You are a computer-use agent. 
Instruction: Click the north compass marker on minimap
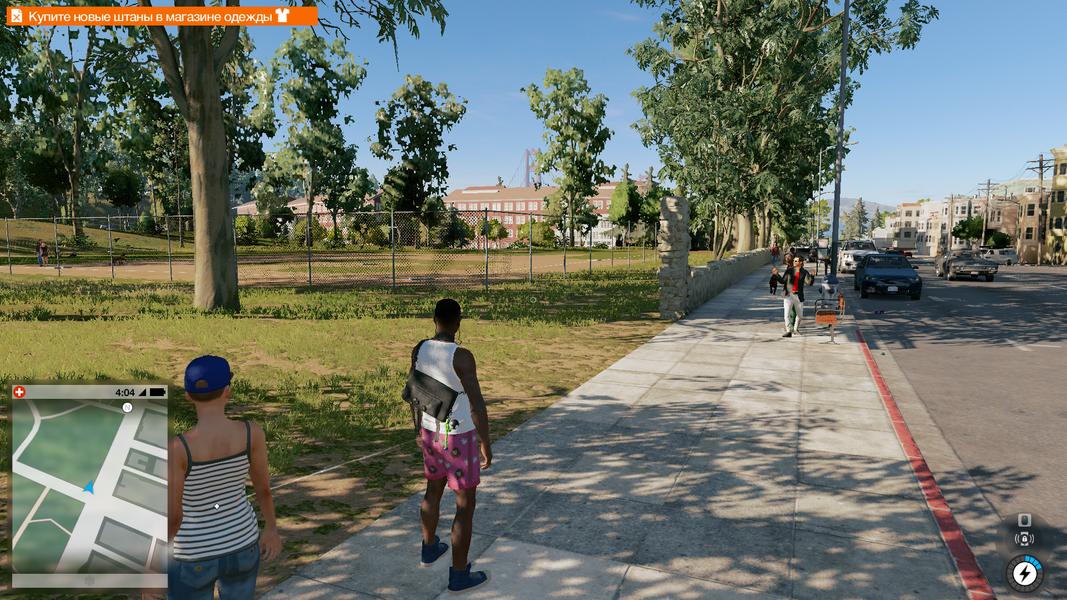click(x=127, y=408)
